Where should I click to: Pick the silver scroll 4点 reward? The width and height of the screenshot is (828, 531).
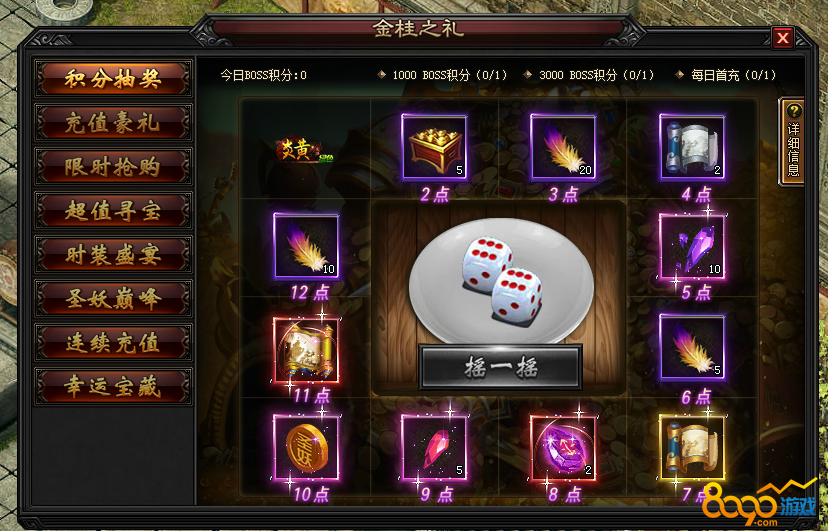pyautogui.click(x=692, y=147)
